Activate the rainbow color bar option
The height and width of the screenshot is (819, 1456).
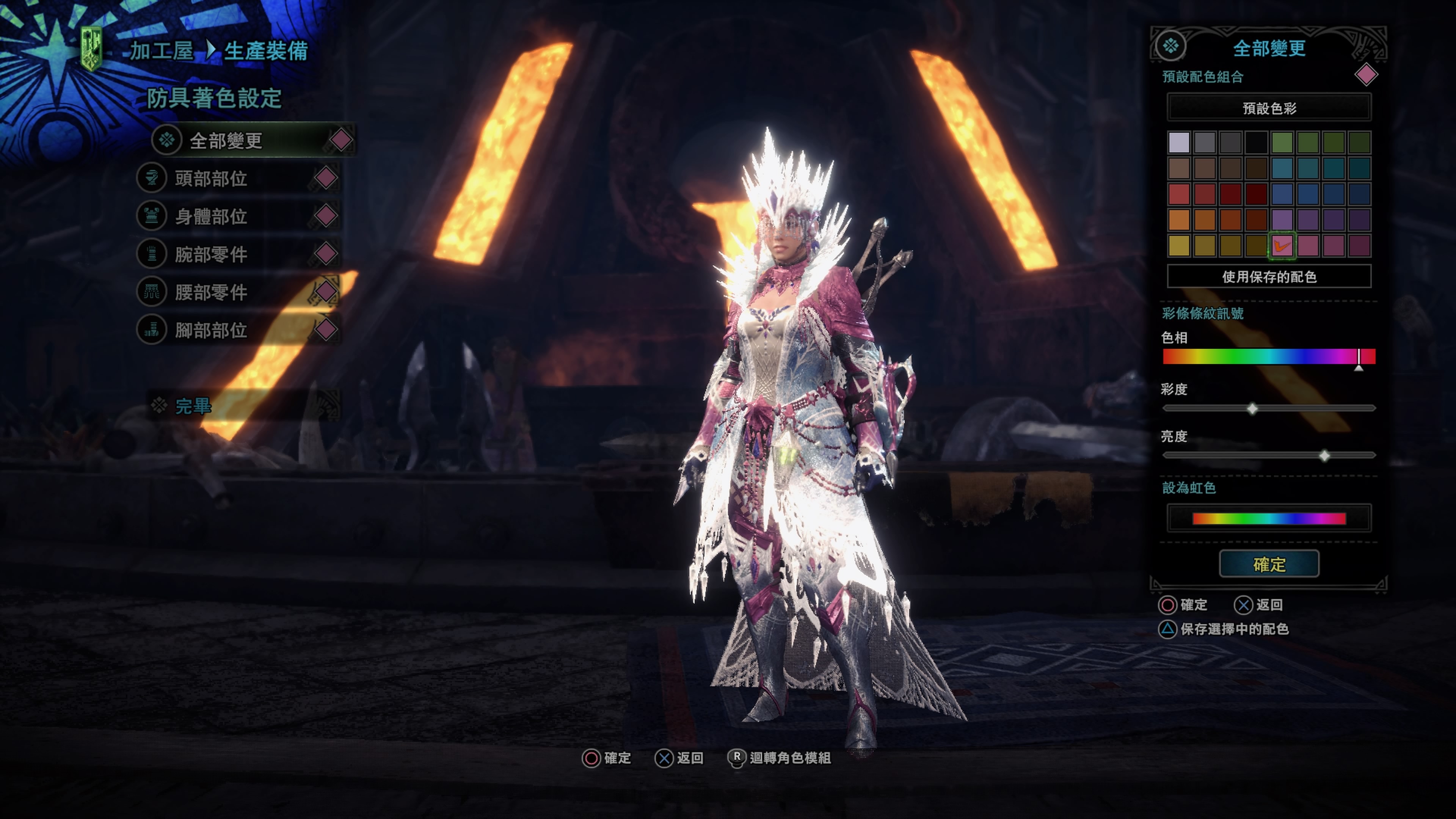pos(1269,518)
